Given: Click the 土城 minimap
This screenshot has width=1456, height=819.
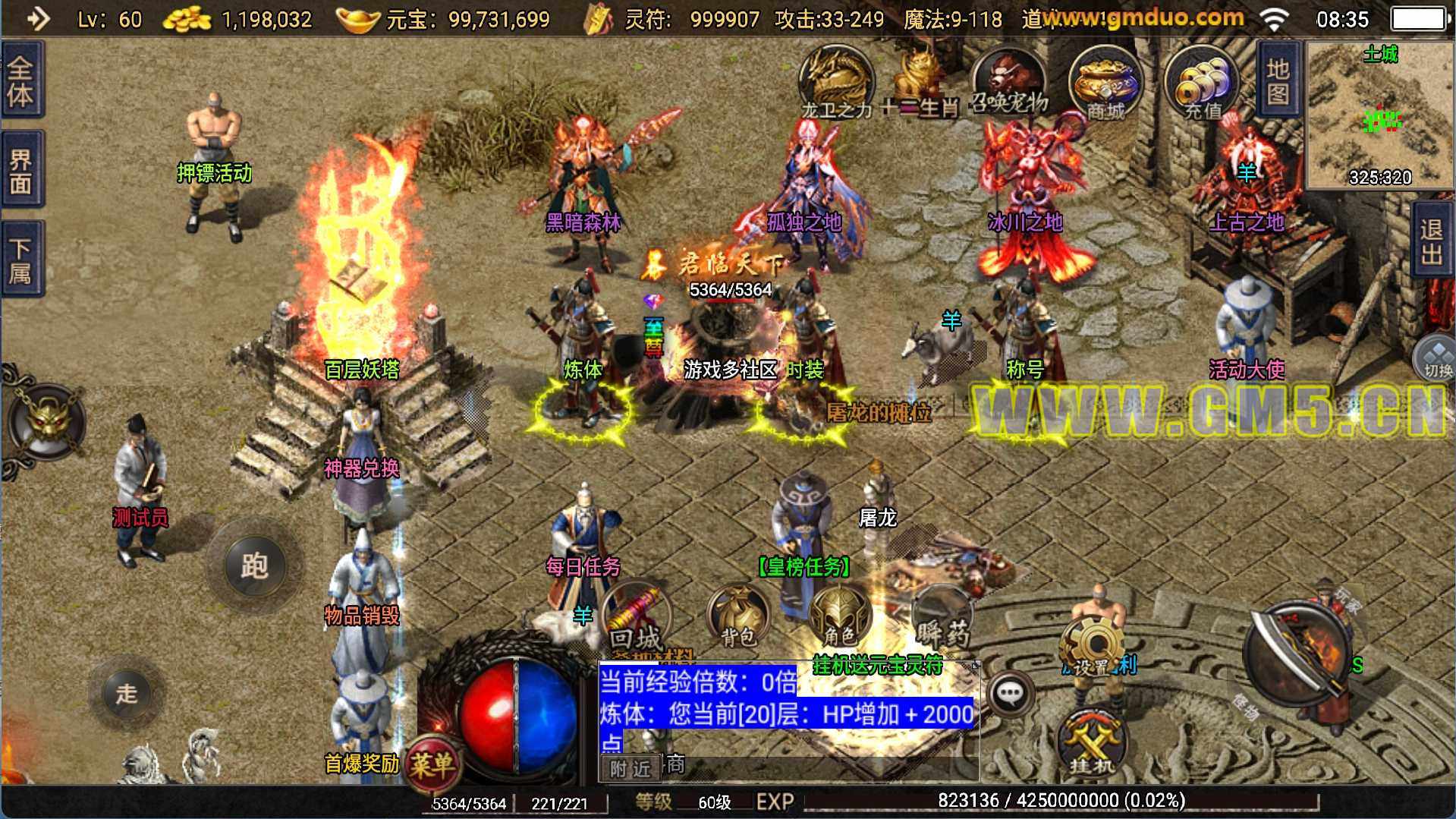Looking at the screenshot, I should (x=1379, y=115).
